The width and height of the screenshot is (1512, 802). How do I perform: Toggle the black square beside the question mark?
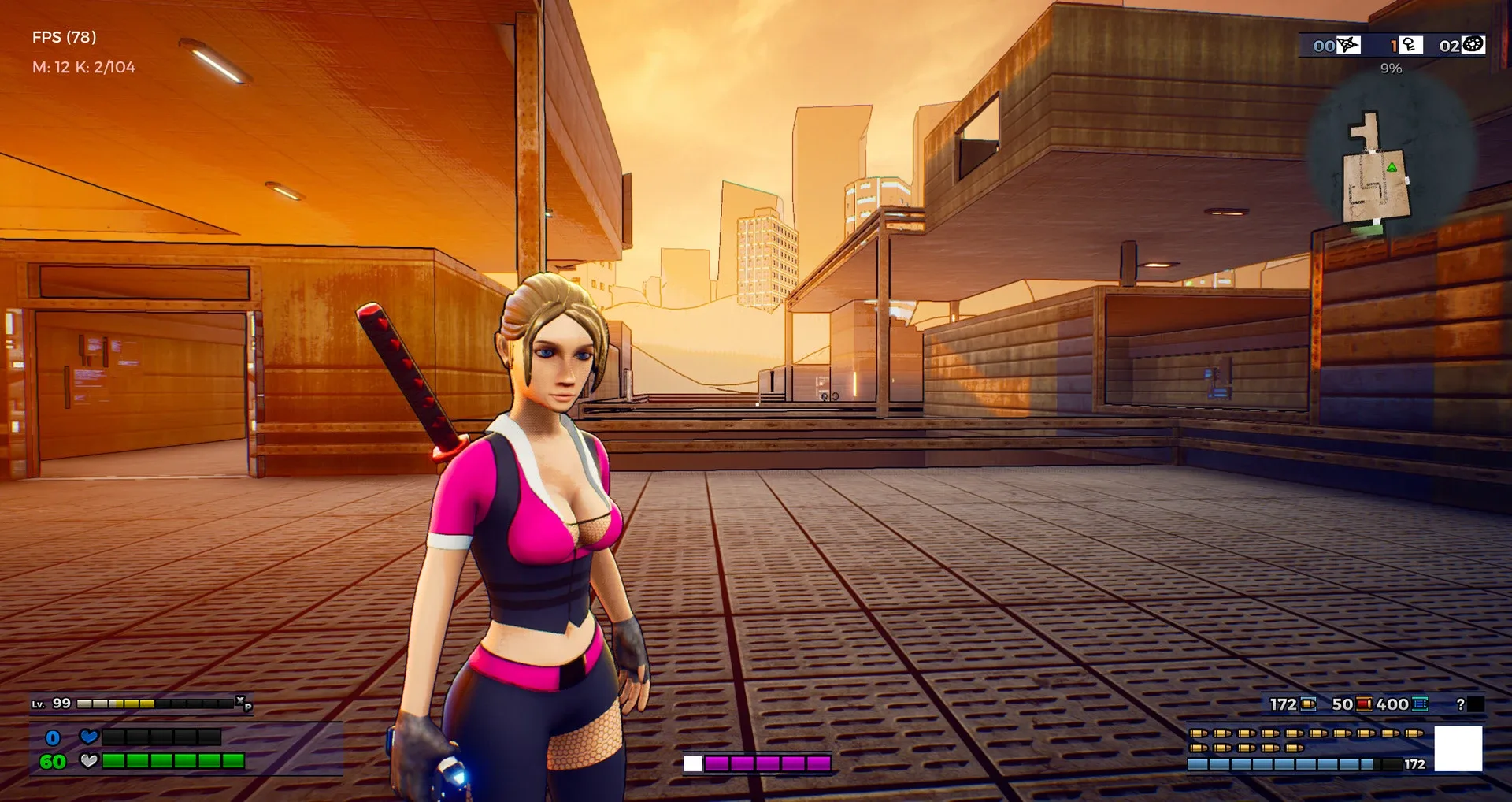[1477, 705]
